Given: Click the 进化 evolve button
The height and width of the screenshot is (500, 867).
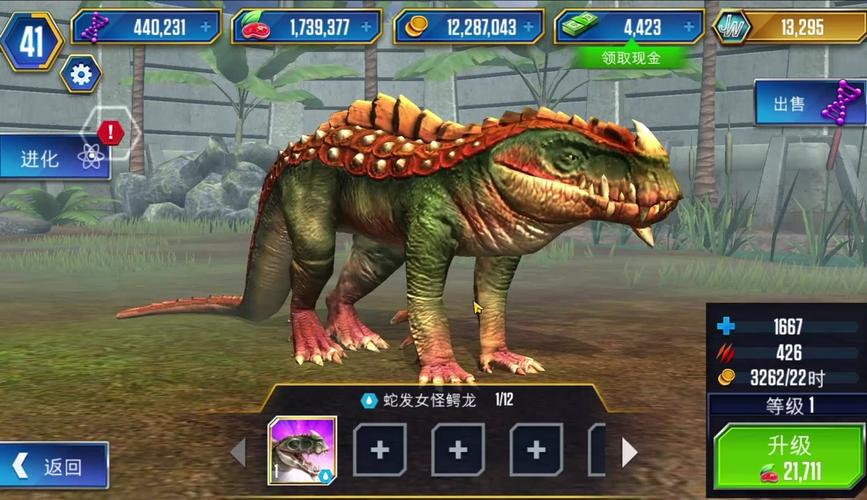Looking at the screenshot, I should click(x=55, y=157).
